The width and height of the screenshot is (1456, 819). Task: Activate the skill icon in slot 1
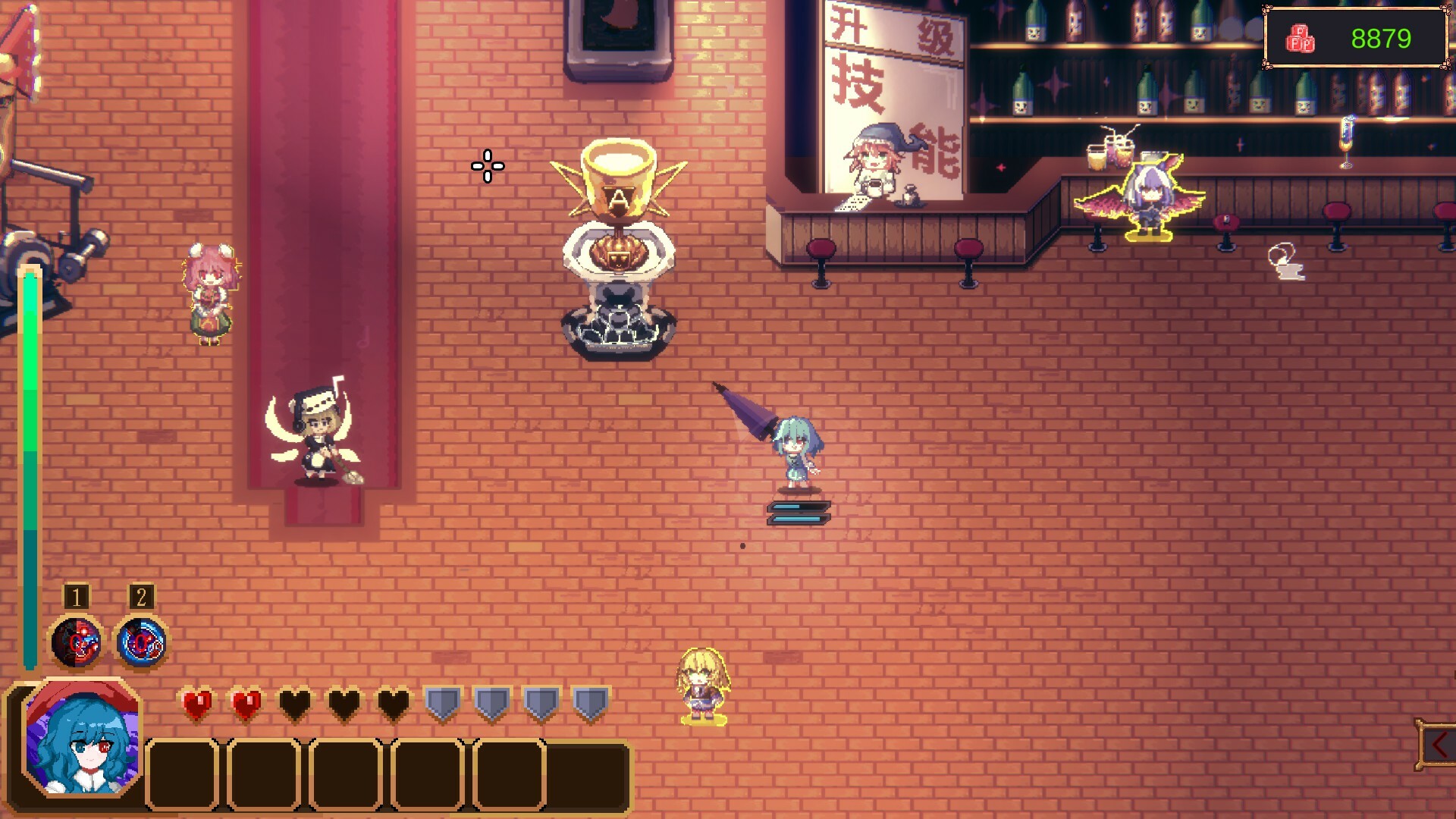pos(76,643)
